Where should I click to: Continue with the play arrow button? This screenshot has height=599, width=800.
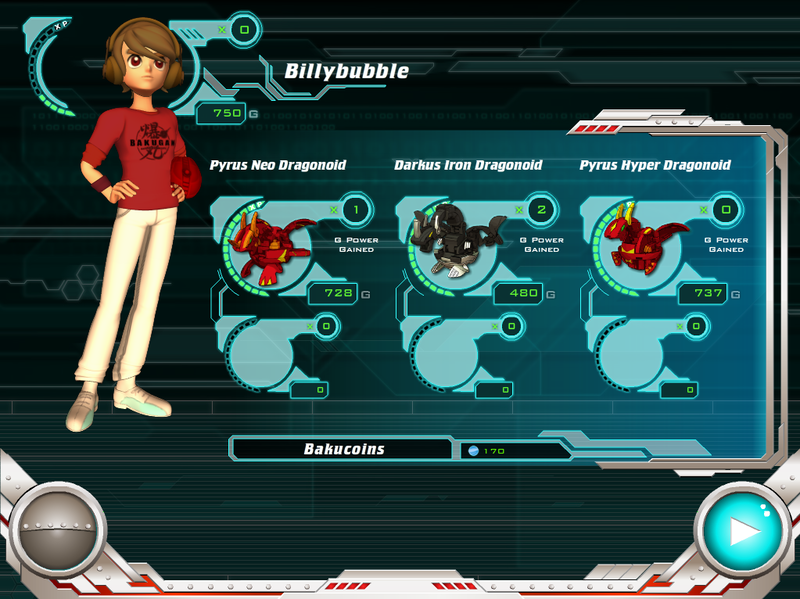point(742,532)
